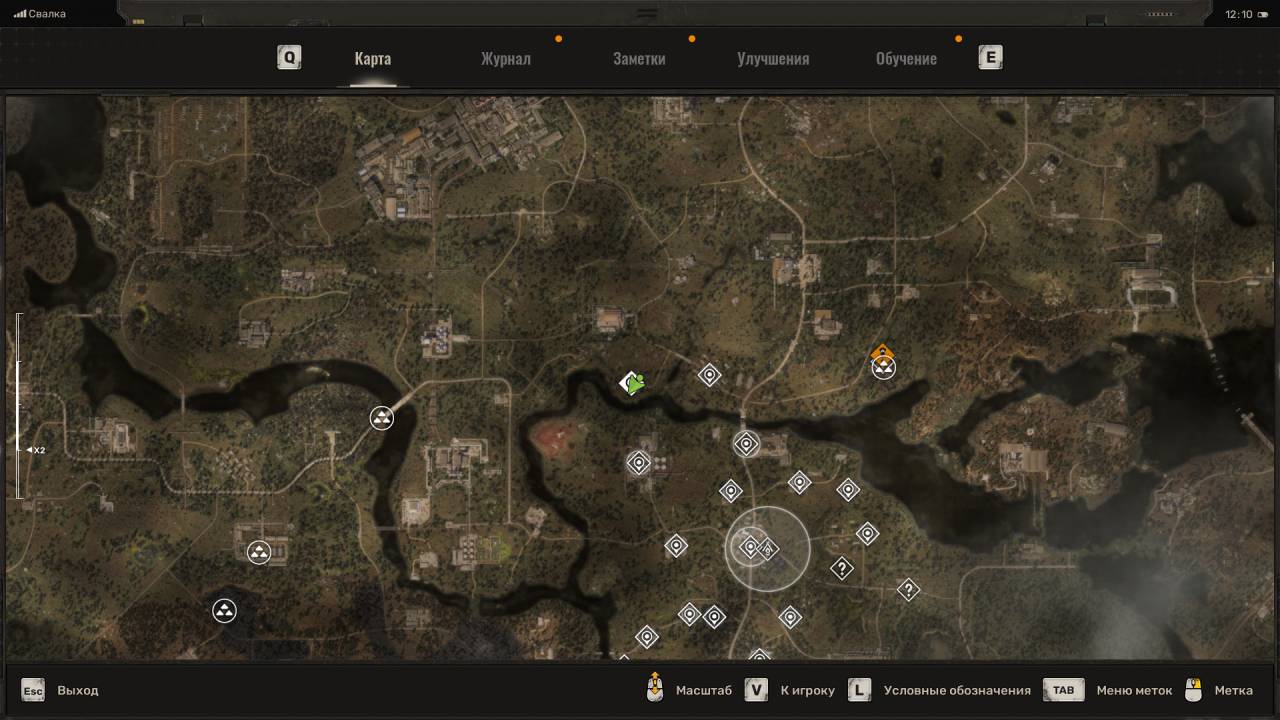1280x720 pixels.
Task: Go to the Улучшения tab
Action: pos(773,58)
